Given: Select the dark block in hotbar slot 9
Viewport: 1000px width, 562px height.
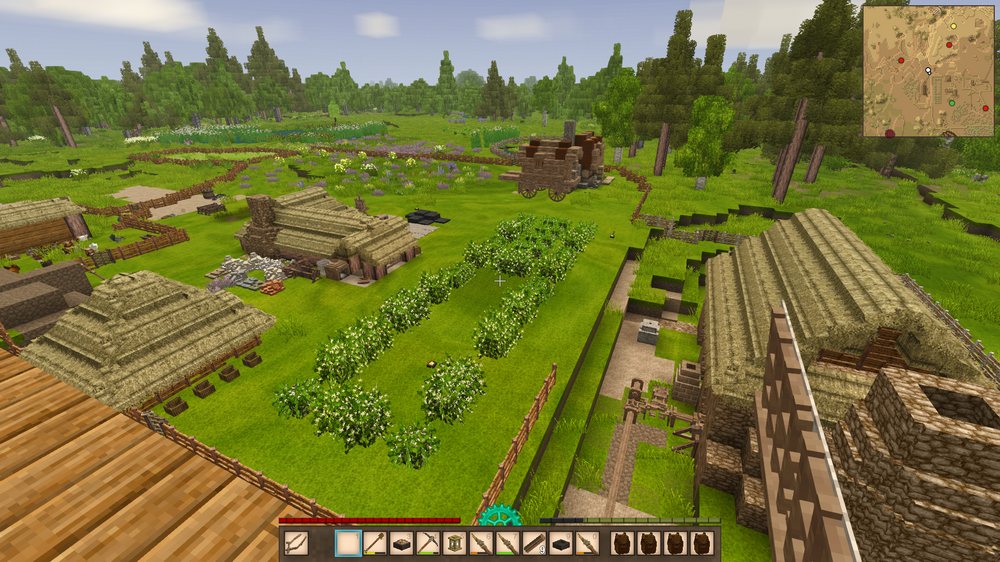Looking at the screenshot, I should coord(561,543).
